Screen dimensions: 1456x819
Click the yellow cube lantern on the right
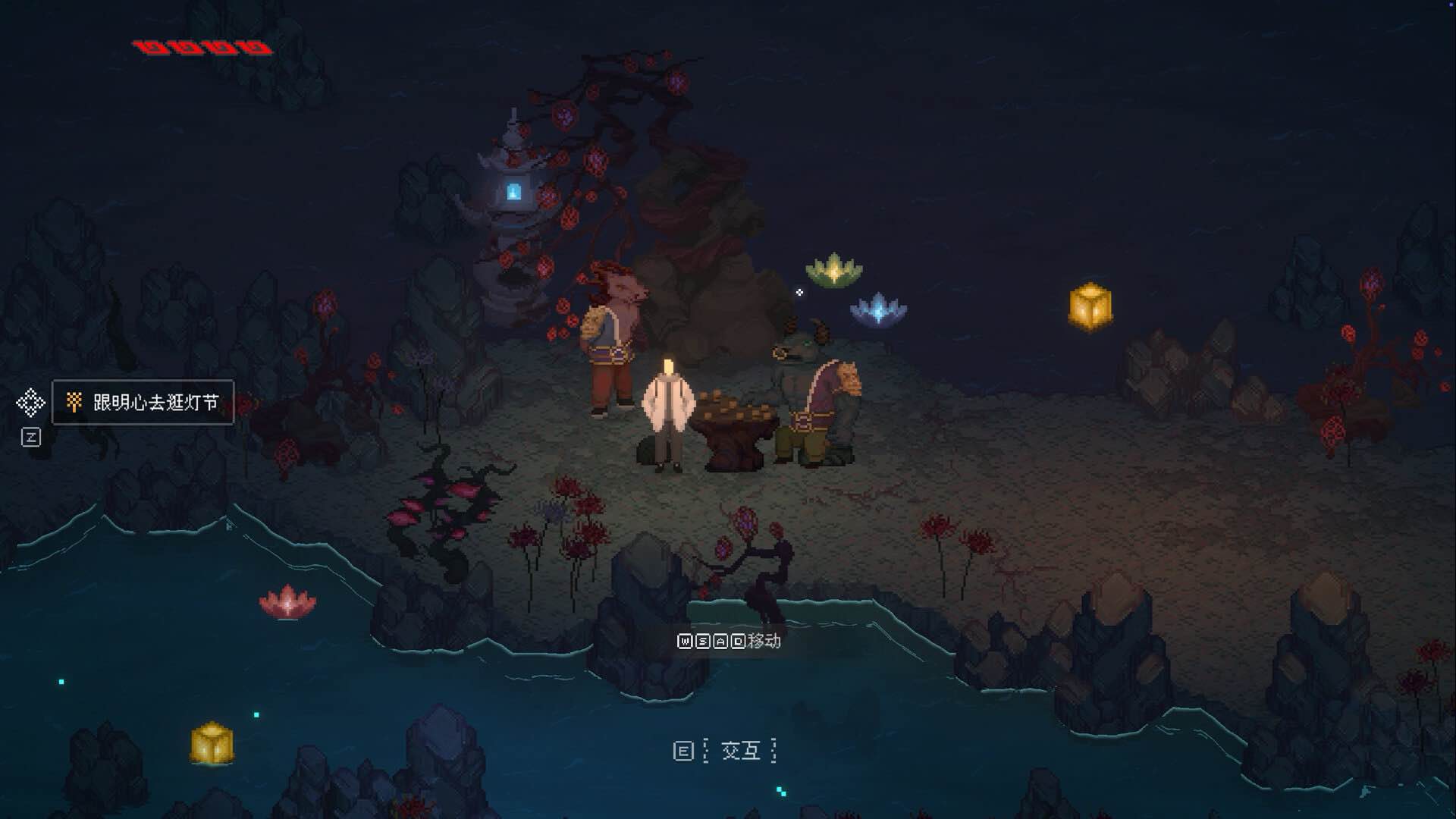[1092, 305]
